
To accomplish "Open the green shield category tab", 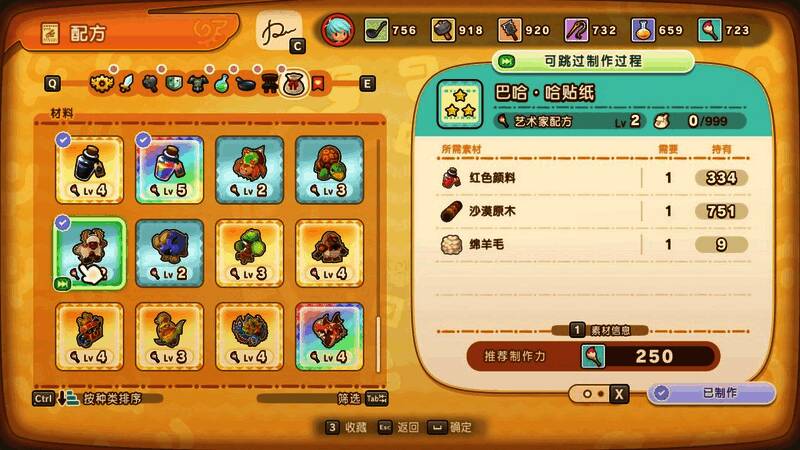I will 173,84.
